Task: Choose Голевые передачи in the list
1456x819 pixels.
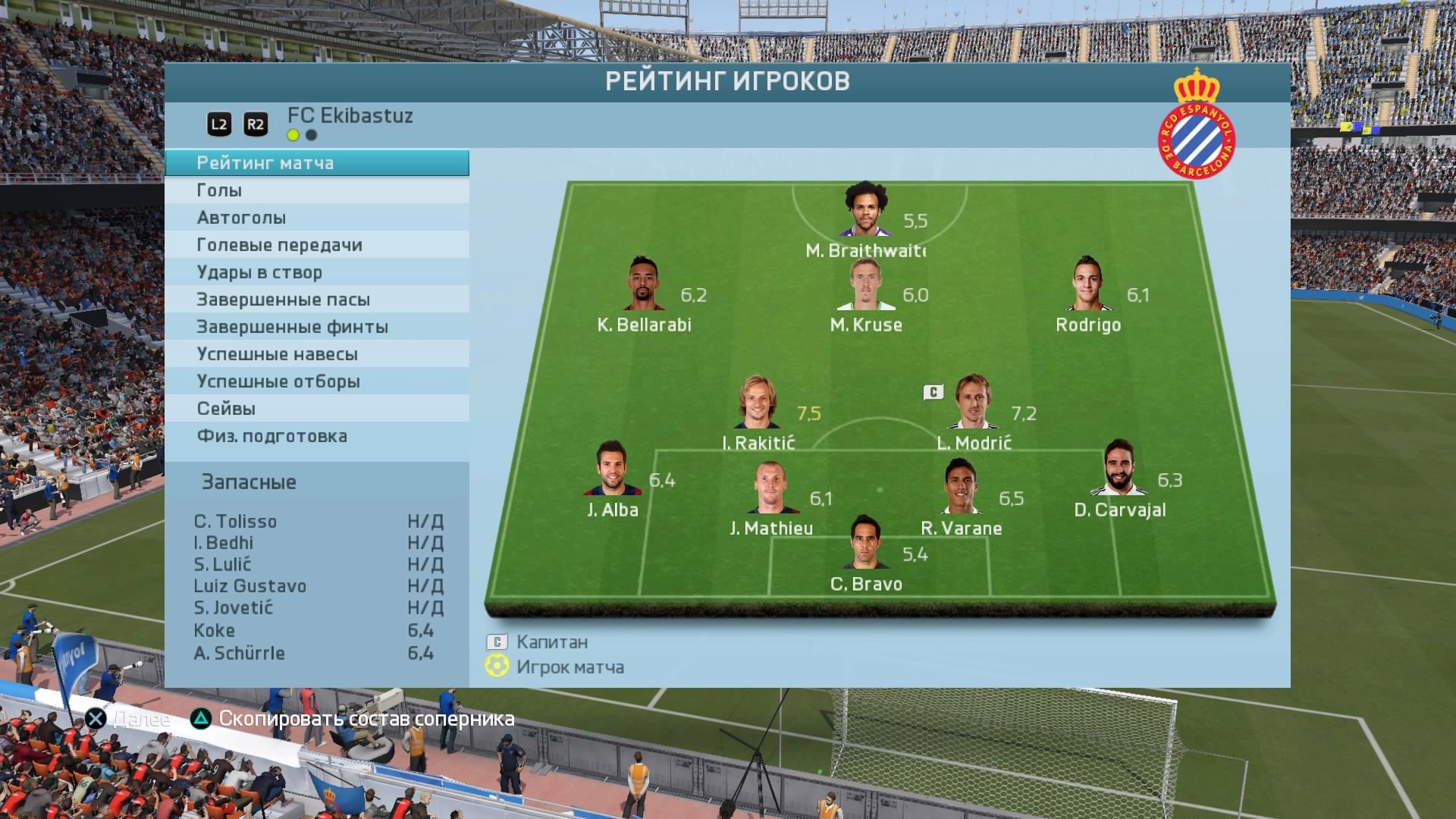Action: (x=316, y=245)
